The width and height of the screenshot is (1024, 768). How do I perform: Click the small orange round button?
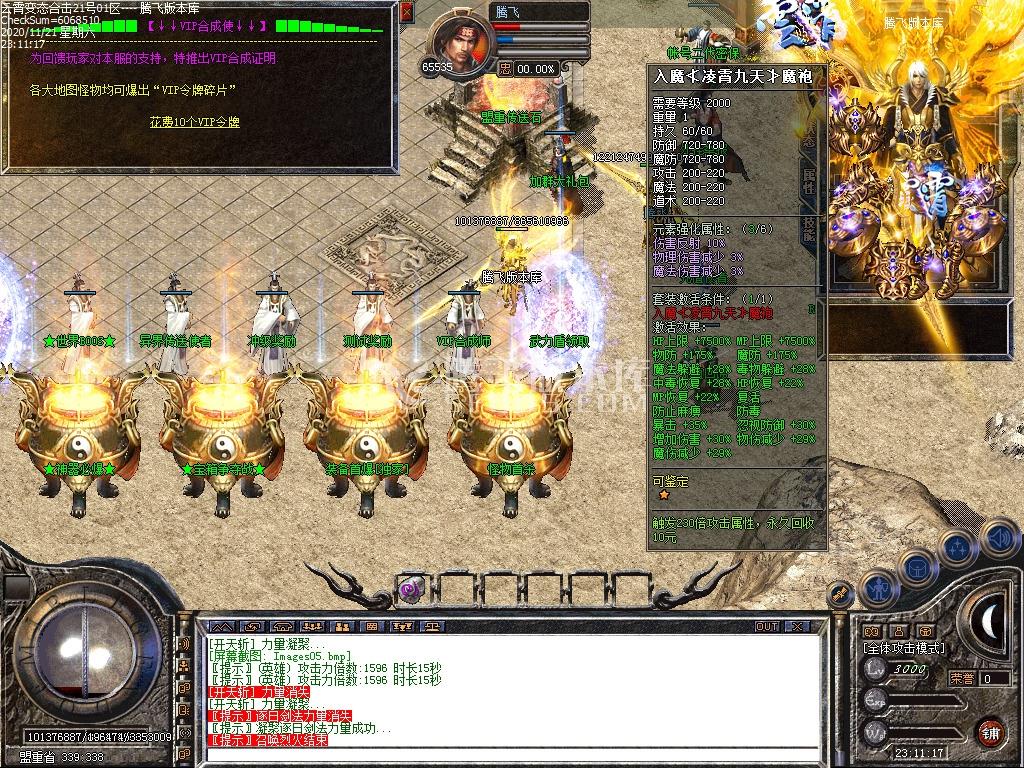842,595
